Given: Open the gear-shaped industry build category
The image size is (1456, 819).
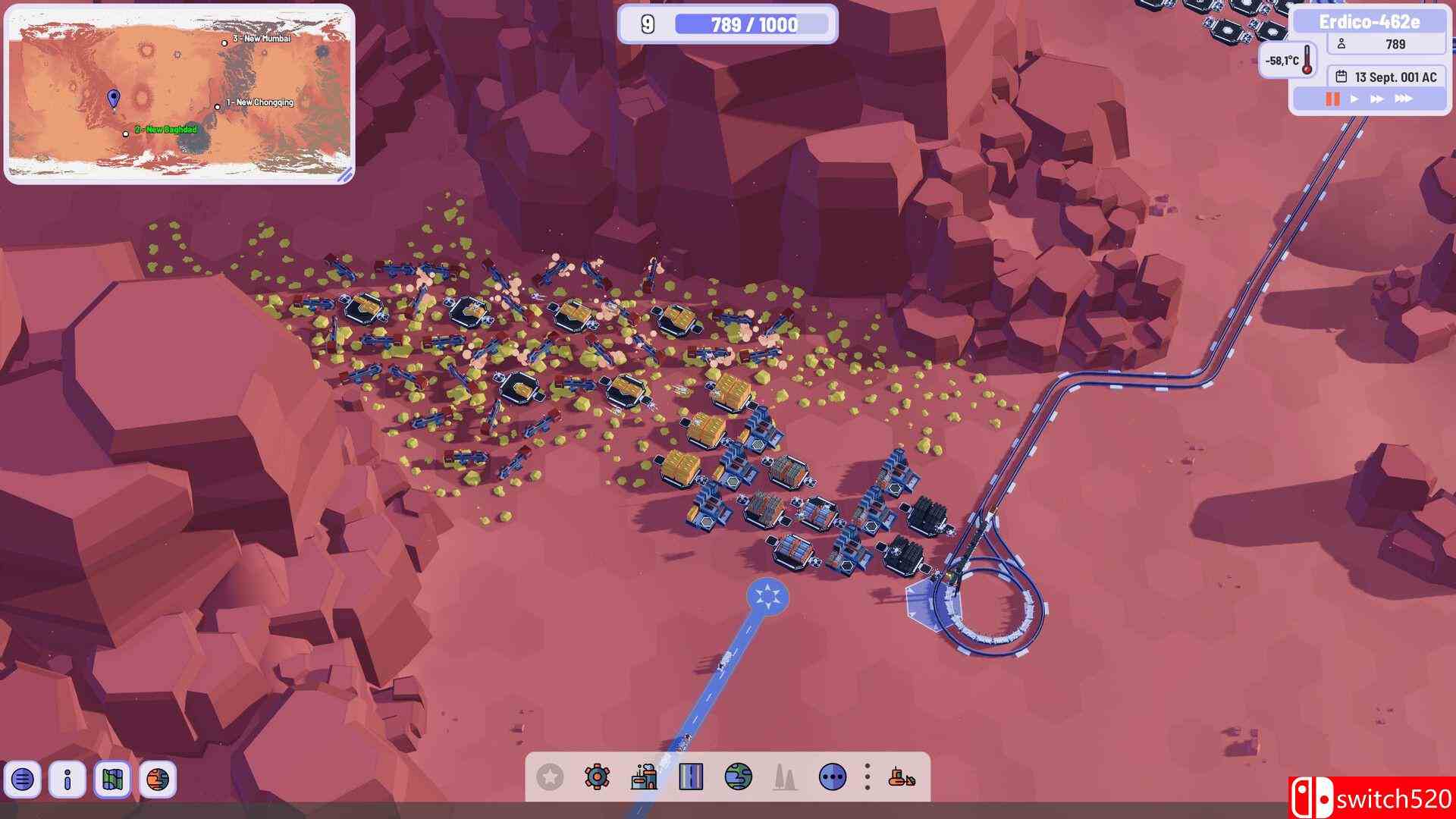Looking at the screenshot, I should coord(597,777).
